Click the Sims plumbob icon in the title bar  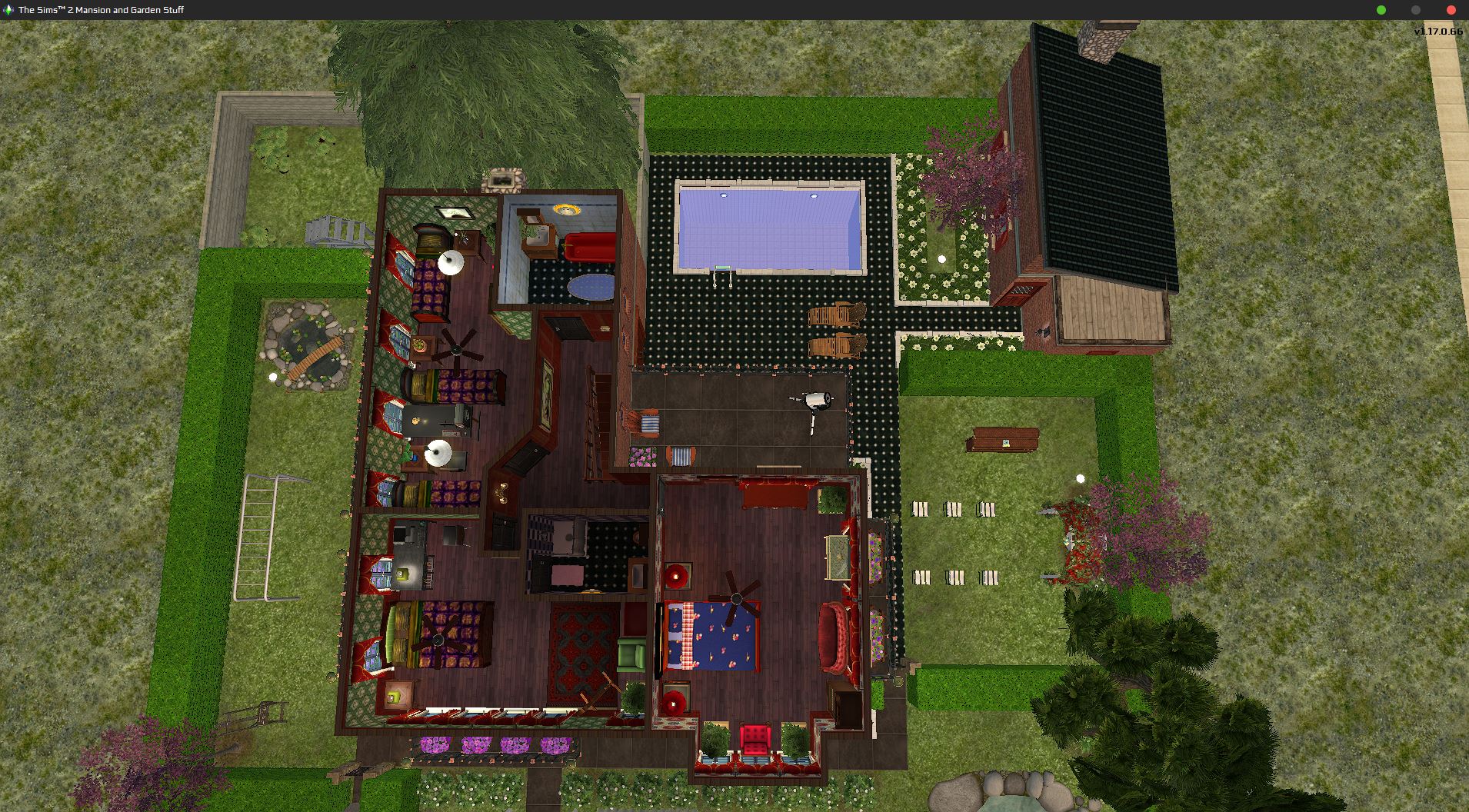[x=9, y=10]
